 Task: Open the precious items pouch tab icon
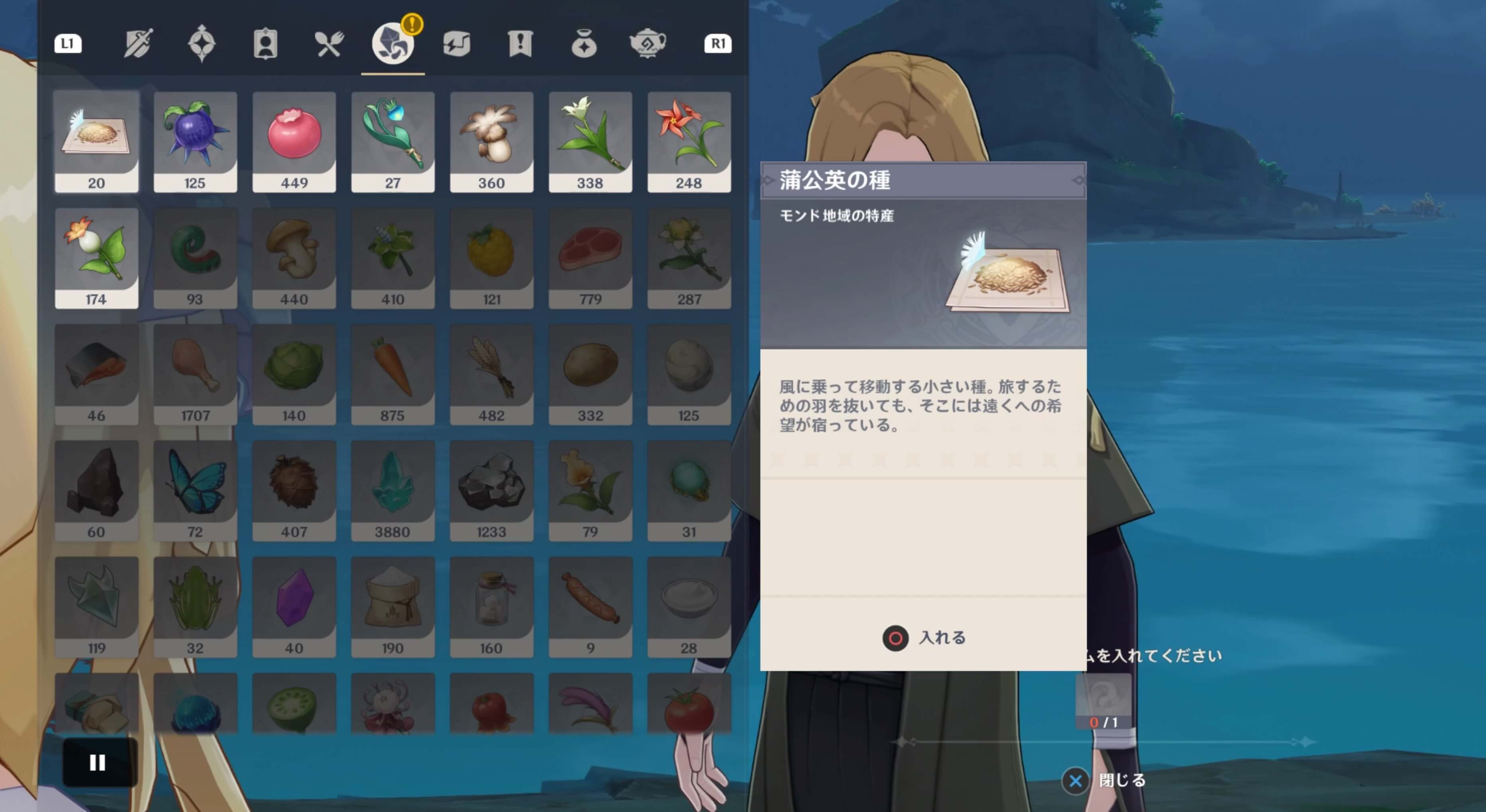584,45
